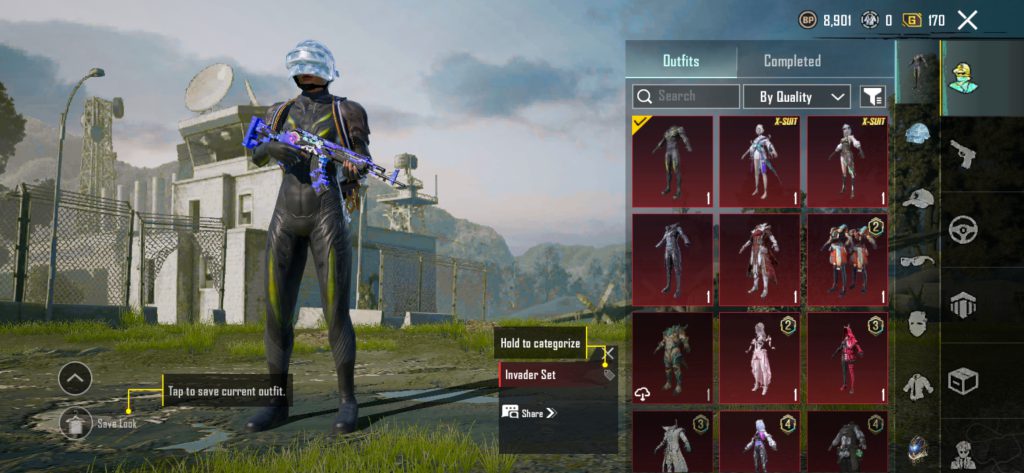Select the equipped outfit with the yellow checkmark
1024x473 pixels.
click(673, 161)
